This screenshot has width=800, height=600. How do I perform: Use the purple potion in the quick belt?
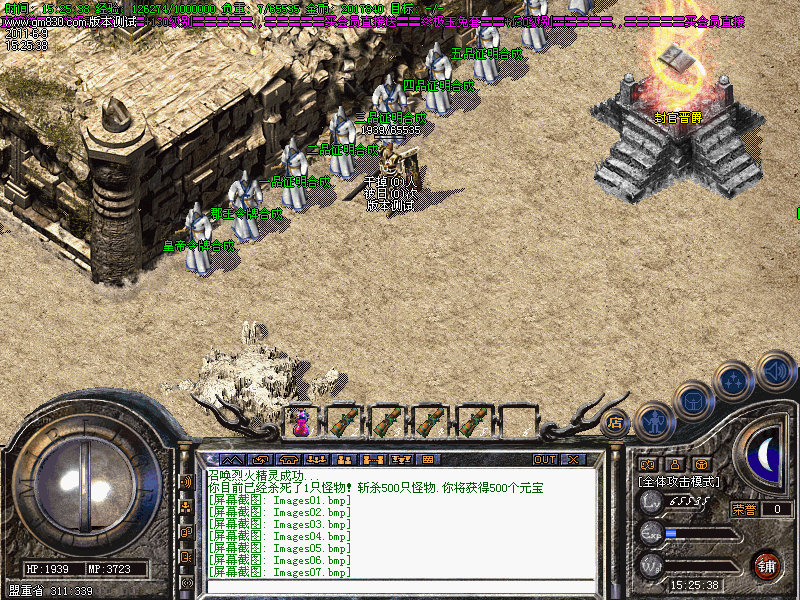coord(300,422)
